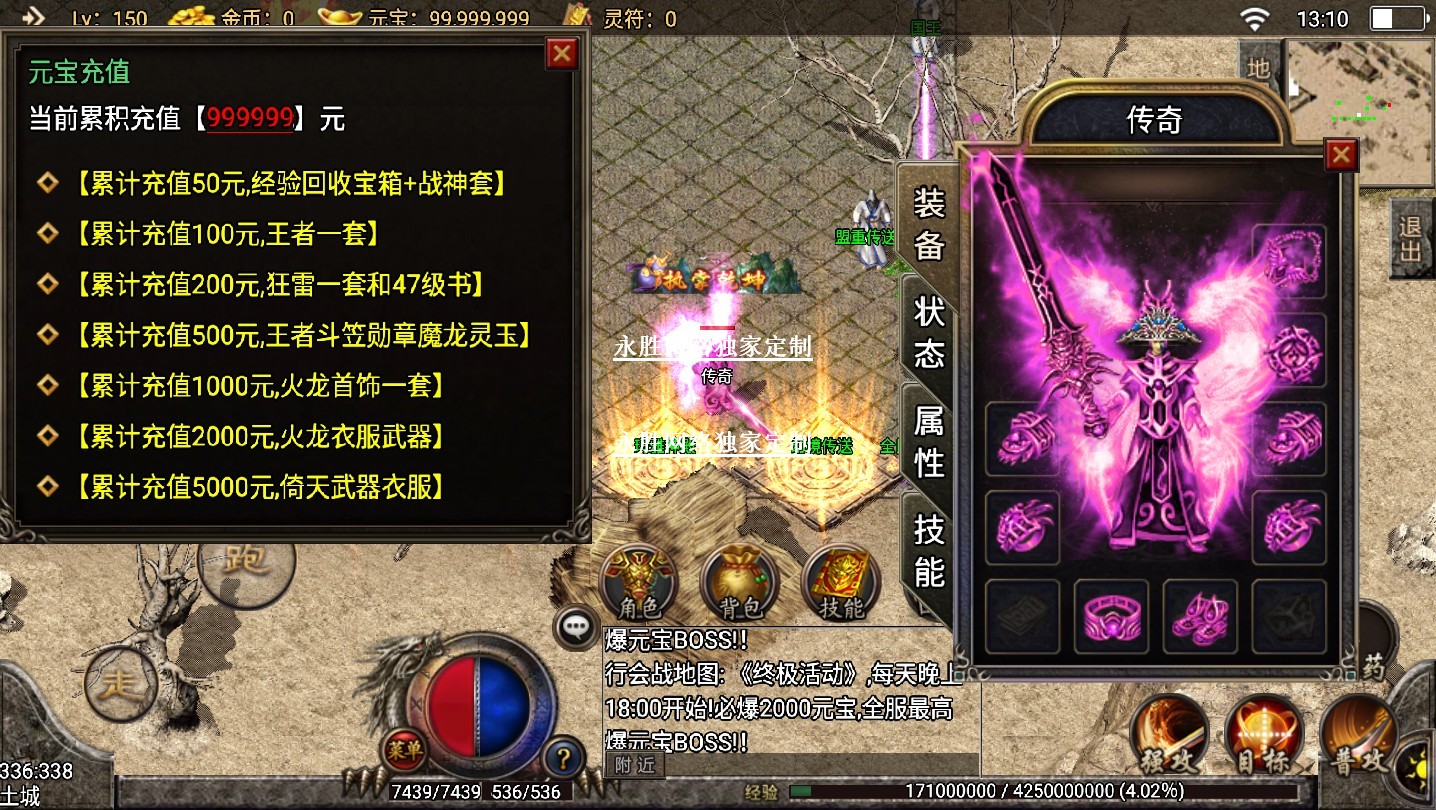Image resolution: width=1436 pixels, height=810 pixels.
Task: Choose the 累计充值100元 王者一套 entry
Action: (227, 234)
